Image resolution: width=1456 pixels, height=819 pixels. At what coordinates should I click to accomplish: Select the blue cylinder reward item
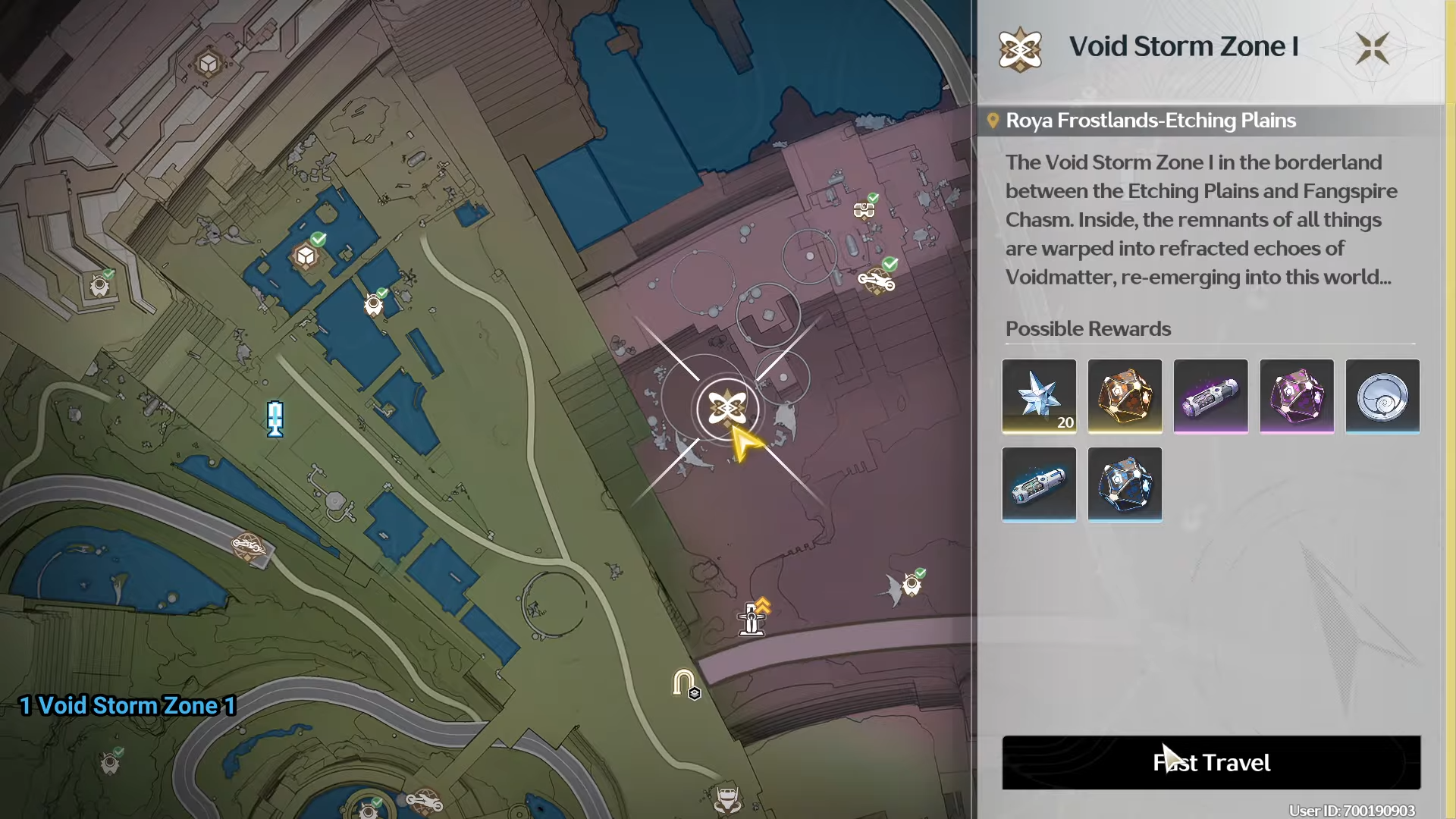pyautogui.click(x=1039, y=484)
